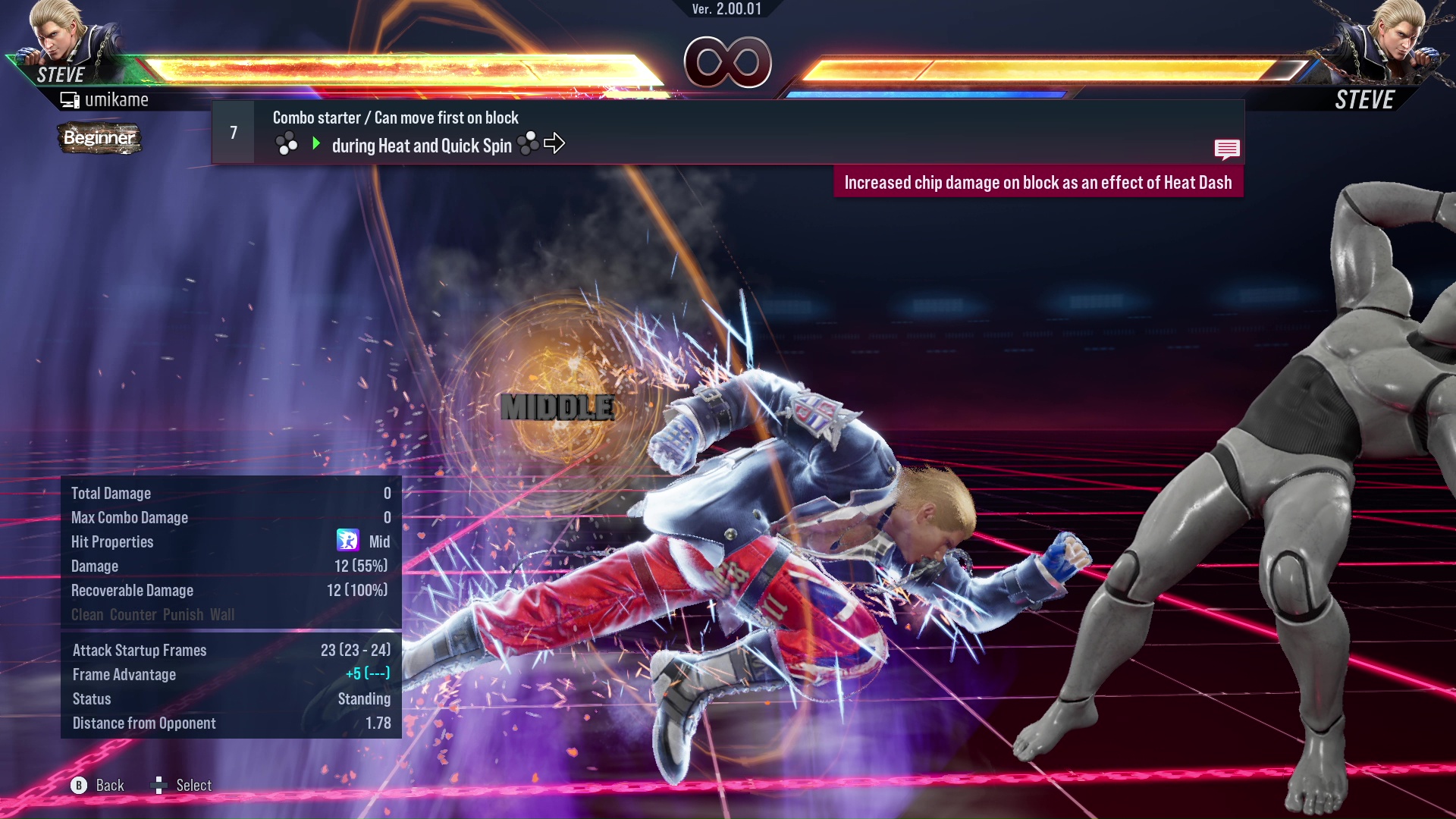Select the Combo starter command list entry
This screenshot has height=819, width=1456.
click(x=395, y=118)
